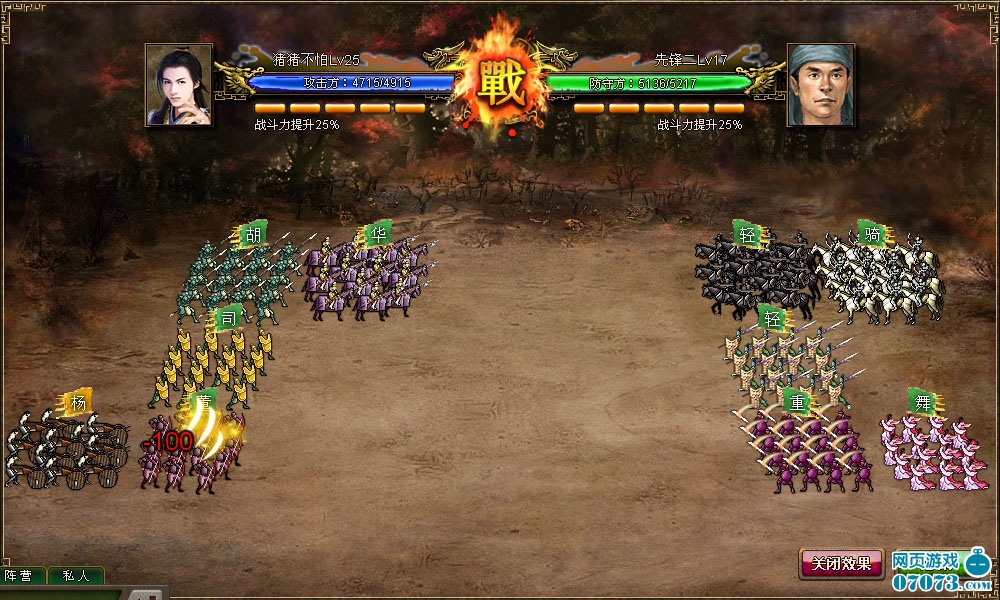Image resolution: width=1000 pixels, height=600 pixels.
Task: Open the 私人 private chat tab
Action: pos(75,576)
